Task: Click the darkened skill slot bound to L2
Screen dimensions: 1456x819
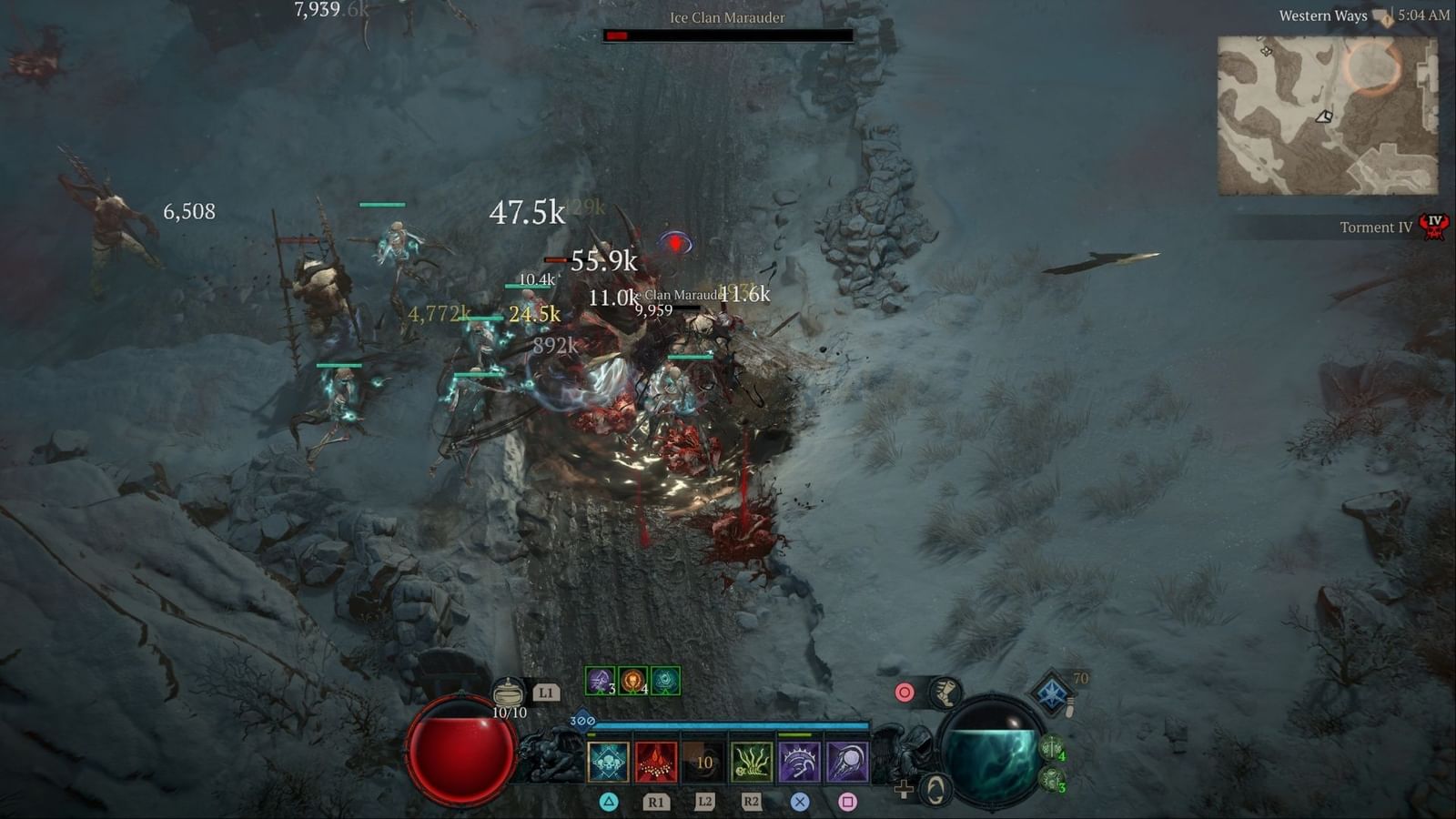Action: (x=704, y=762)
